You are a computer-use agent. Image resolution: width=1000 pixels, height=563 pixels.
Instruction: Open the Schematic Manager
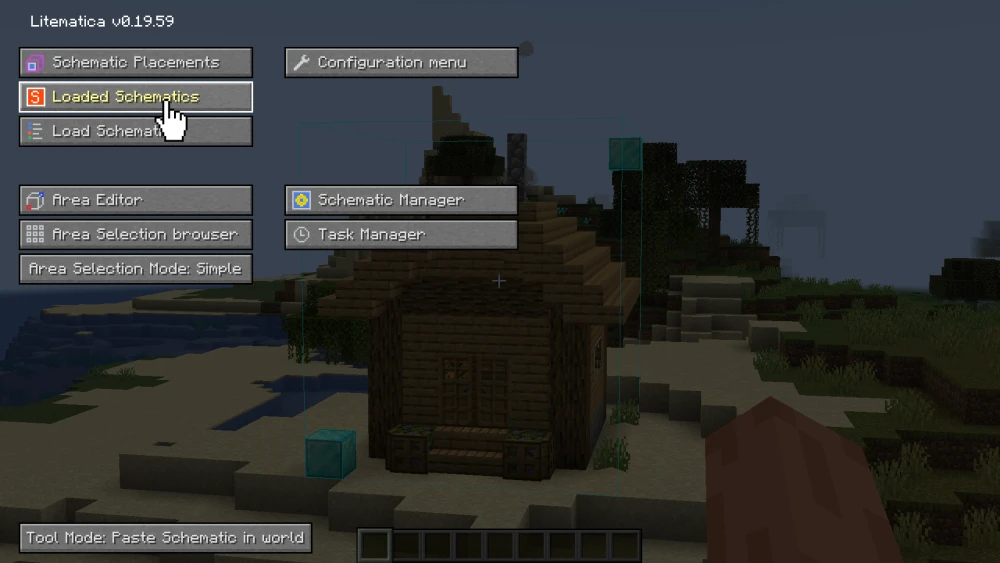(x=401, y=200)
